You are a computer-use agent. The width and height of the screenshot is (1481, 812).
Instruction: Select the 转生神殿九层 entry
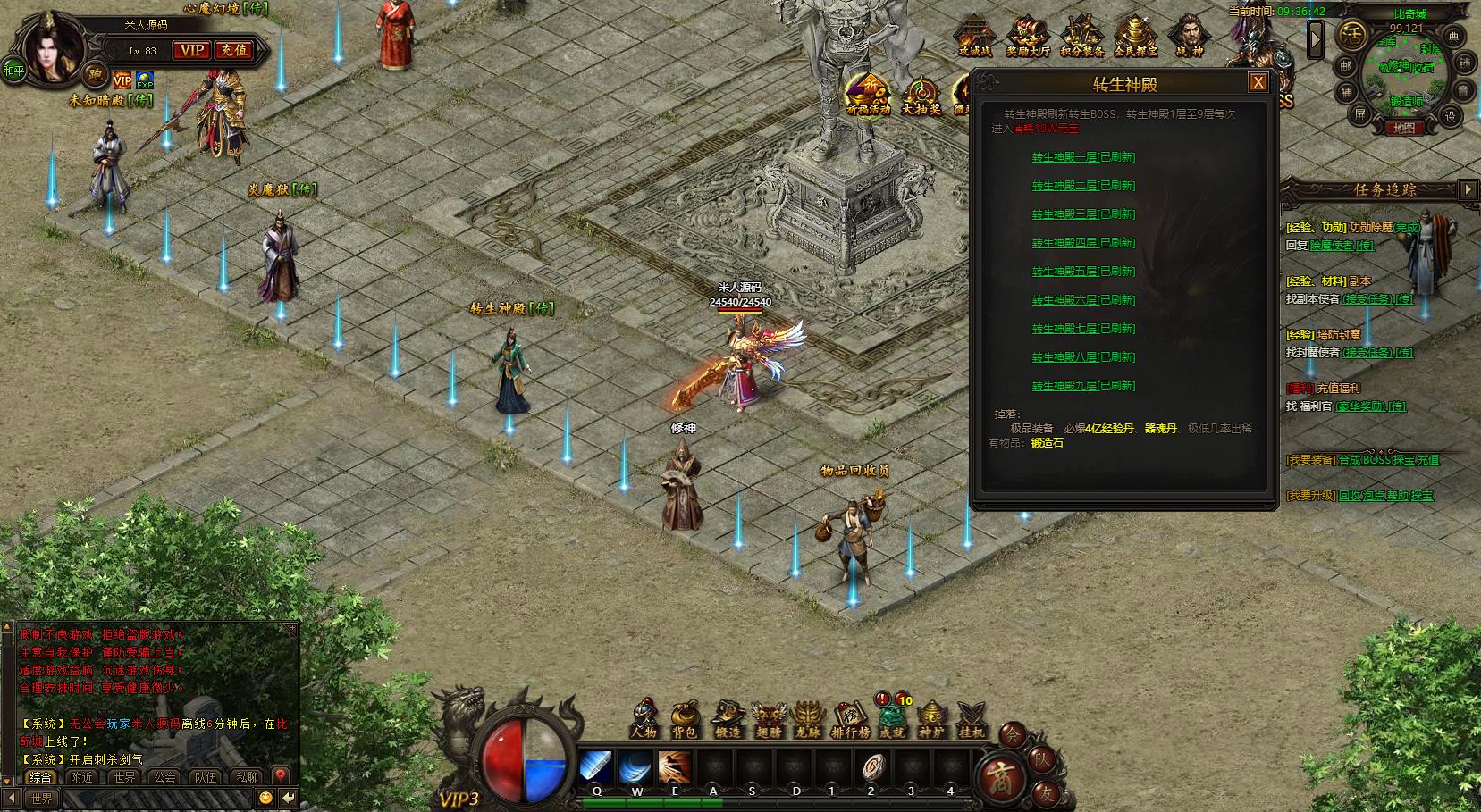[x=1083, y=386]
